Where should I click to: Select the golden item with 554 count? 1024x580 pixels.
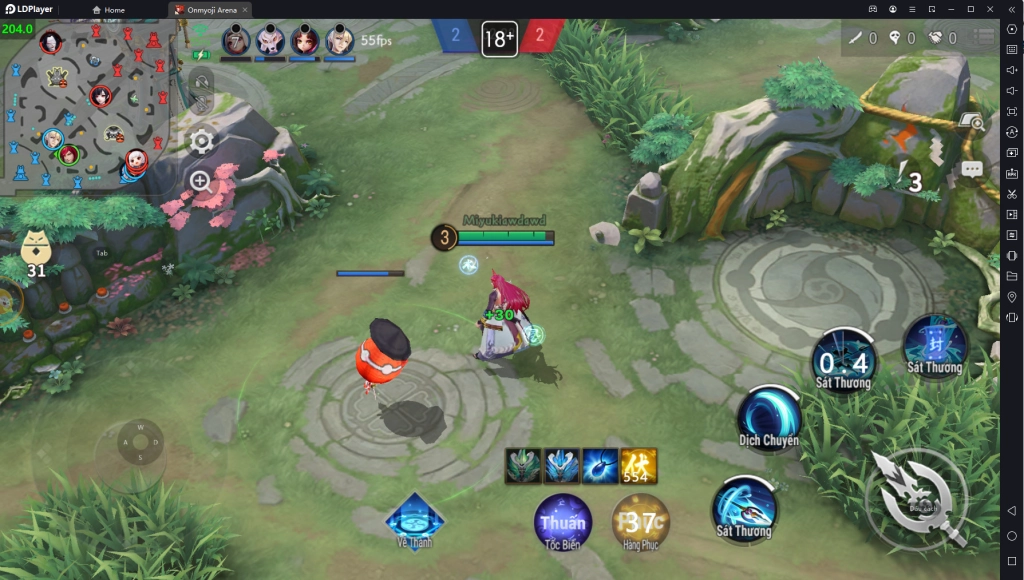(x=638, y=466)
